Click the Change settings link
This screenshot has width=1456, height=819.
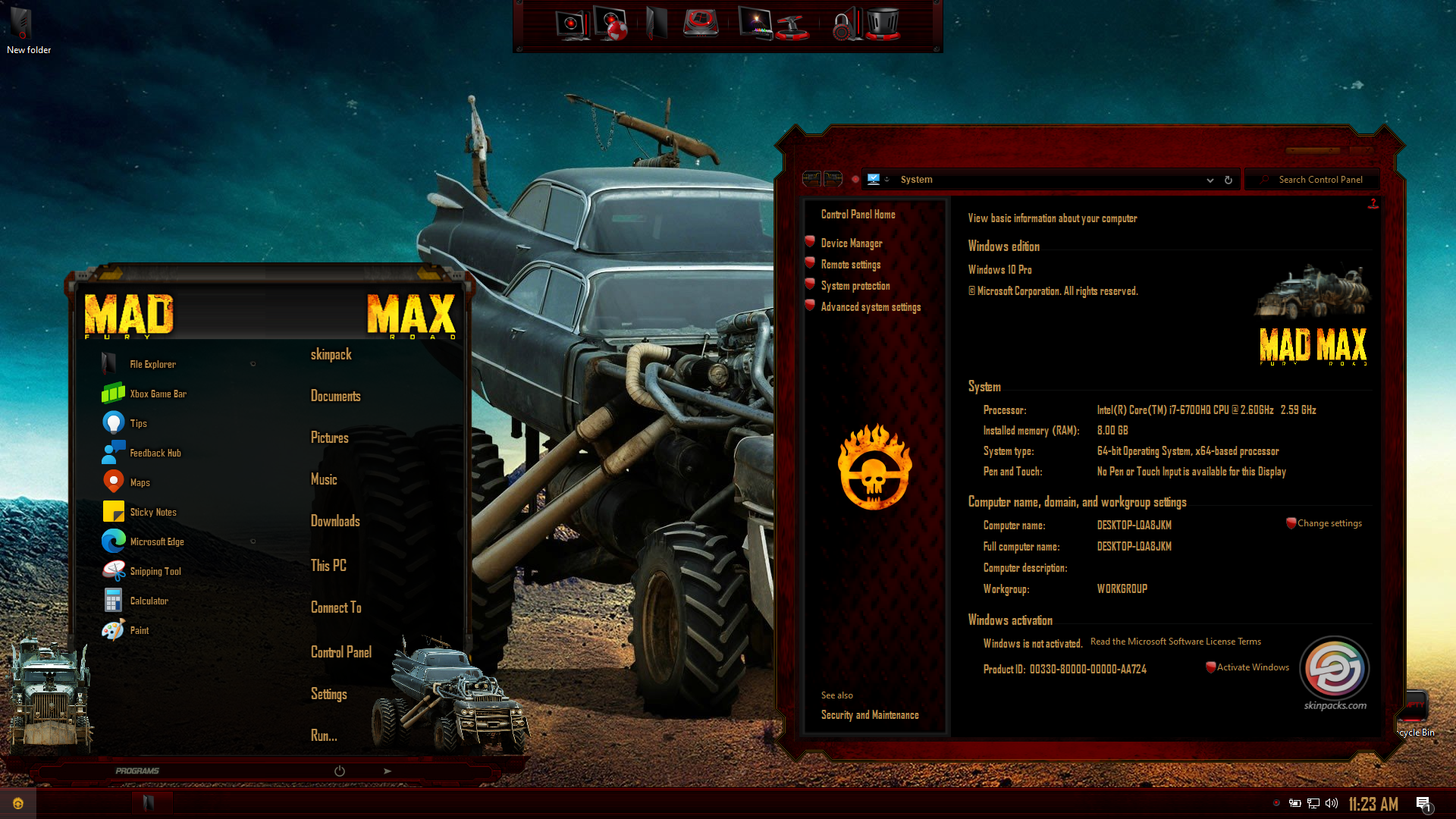point(1329,523)
